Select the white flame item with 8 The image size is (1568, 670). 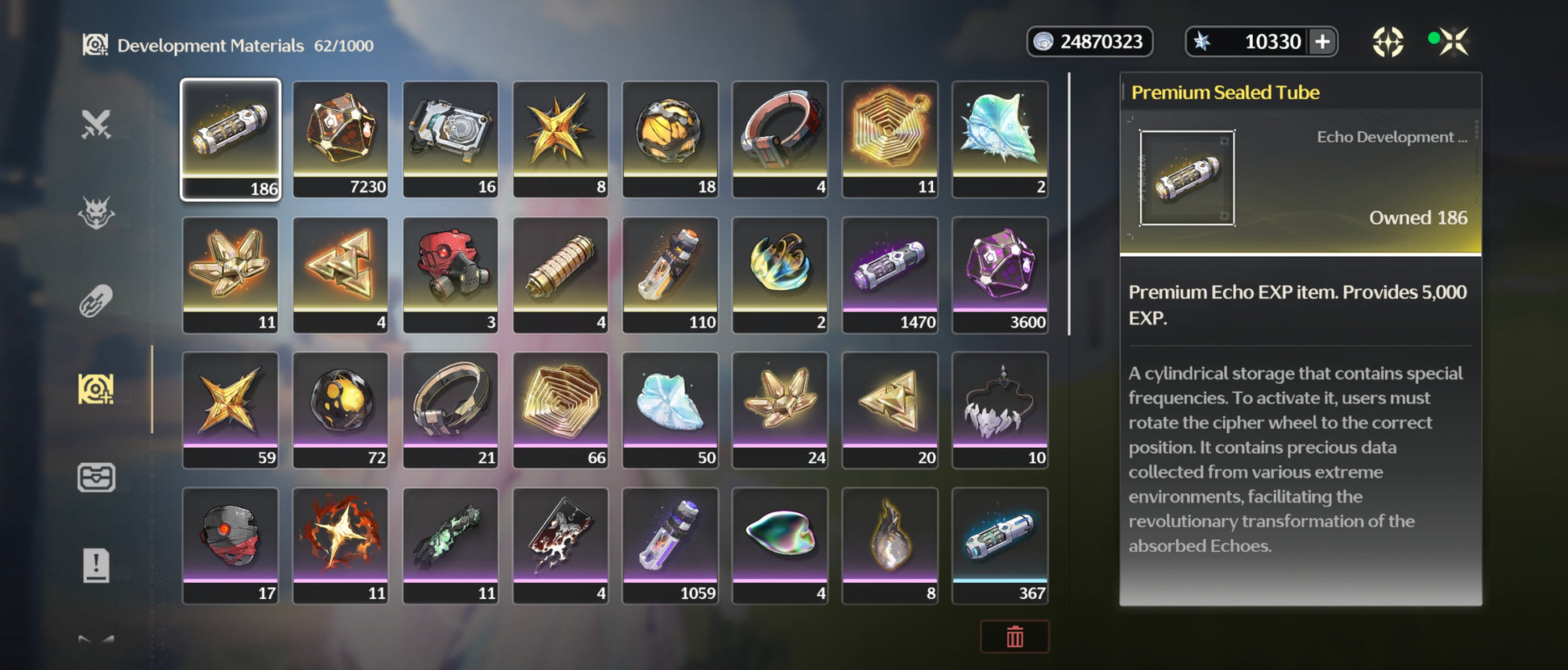[x=890, y=545]
